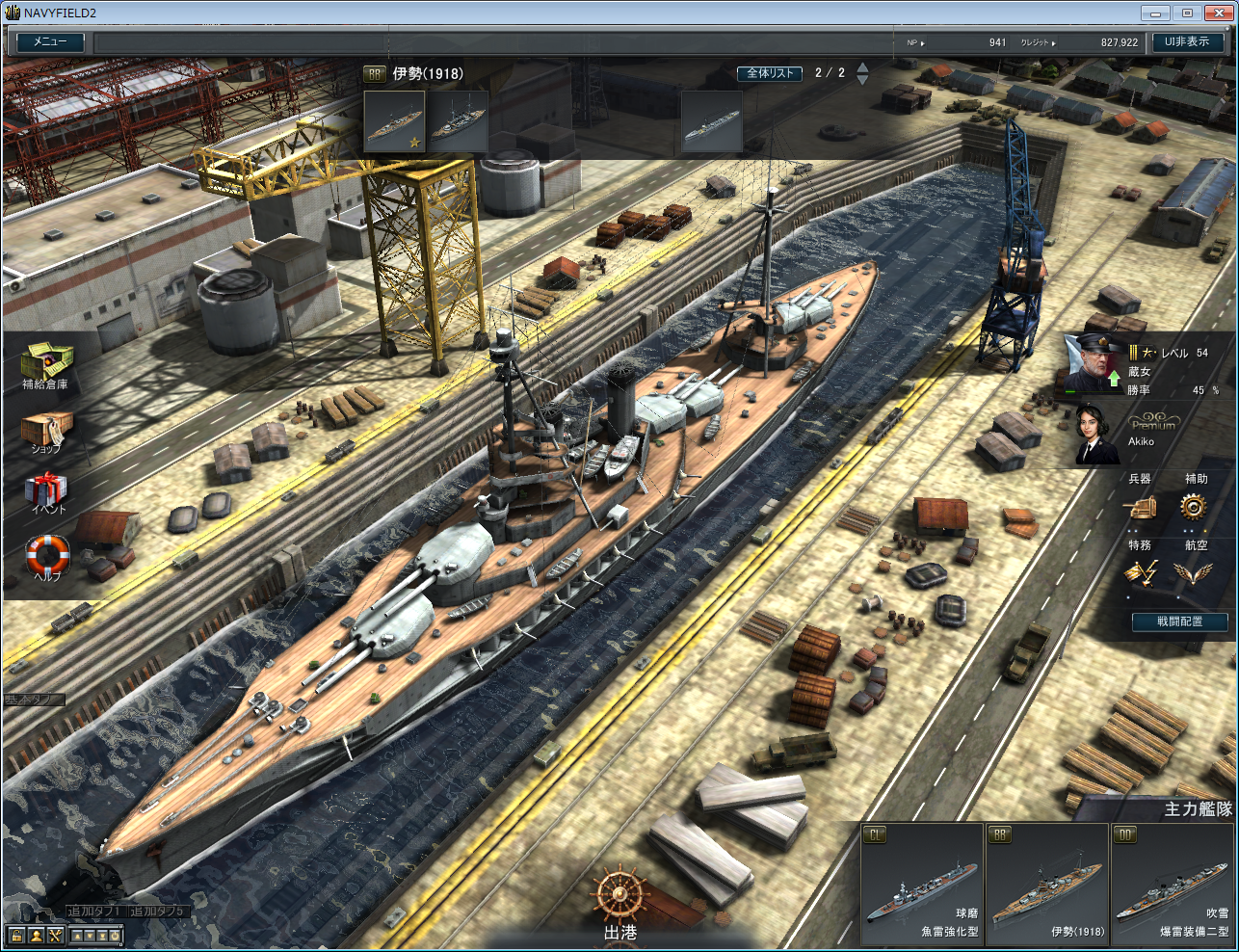The width and height of the screenshot is (1239, 952).
Task: Click the 戦闘配置 battle stations button
Action: coord(1179,621)
